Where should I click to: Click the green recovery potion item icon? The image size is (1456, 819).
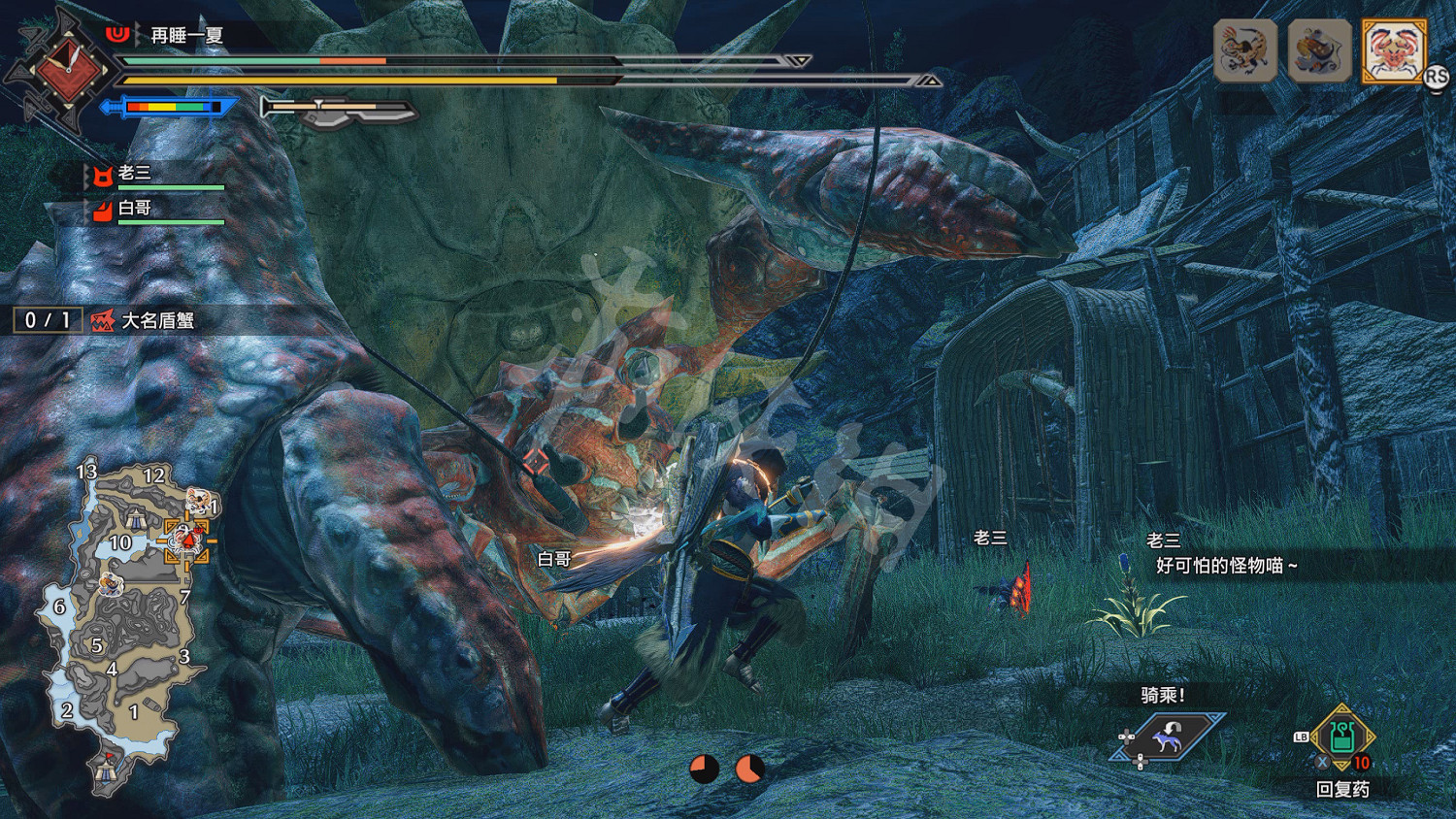pos(1342,738)
